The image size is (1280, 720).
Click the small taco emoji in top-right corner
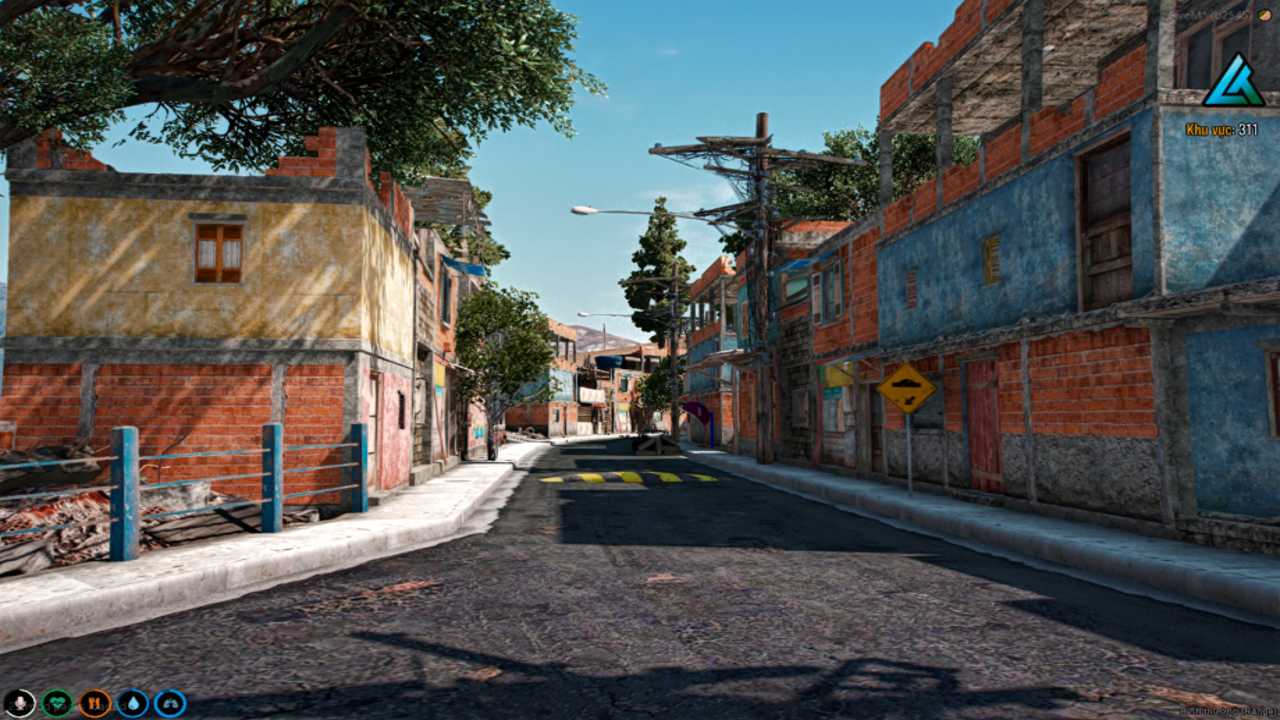[x=1265, y=14]
